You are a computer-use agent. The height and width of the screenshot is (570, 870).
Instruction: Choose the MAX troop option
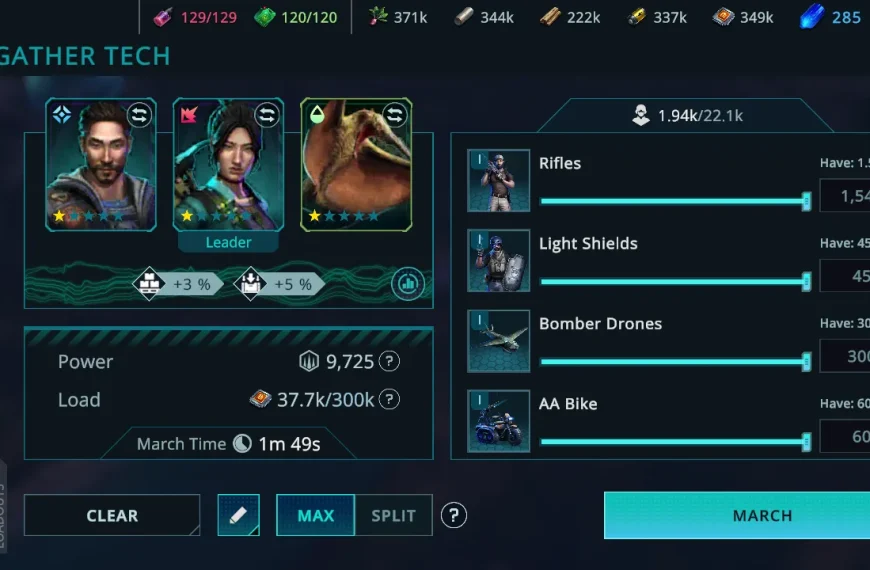click(315, 516)
